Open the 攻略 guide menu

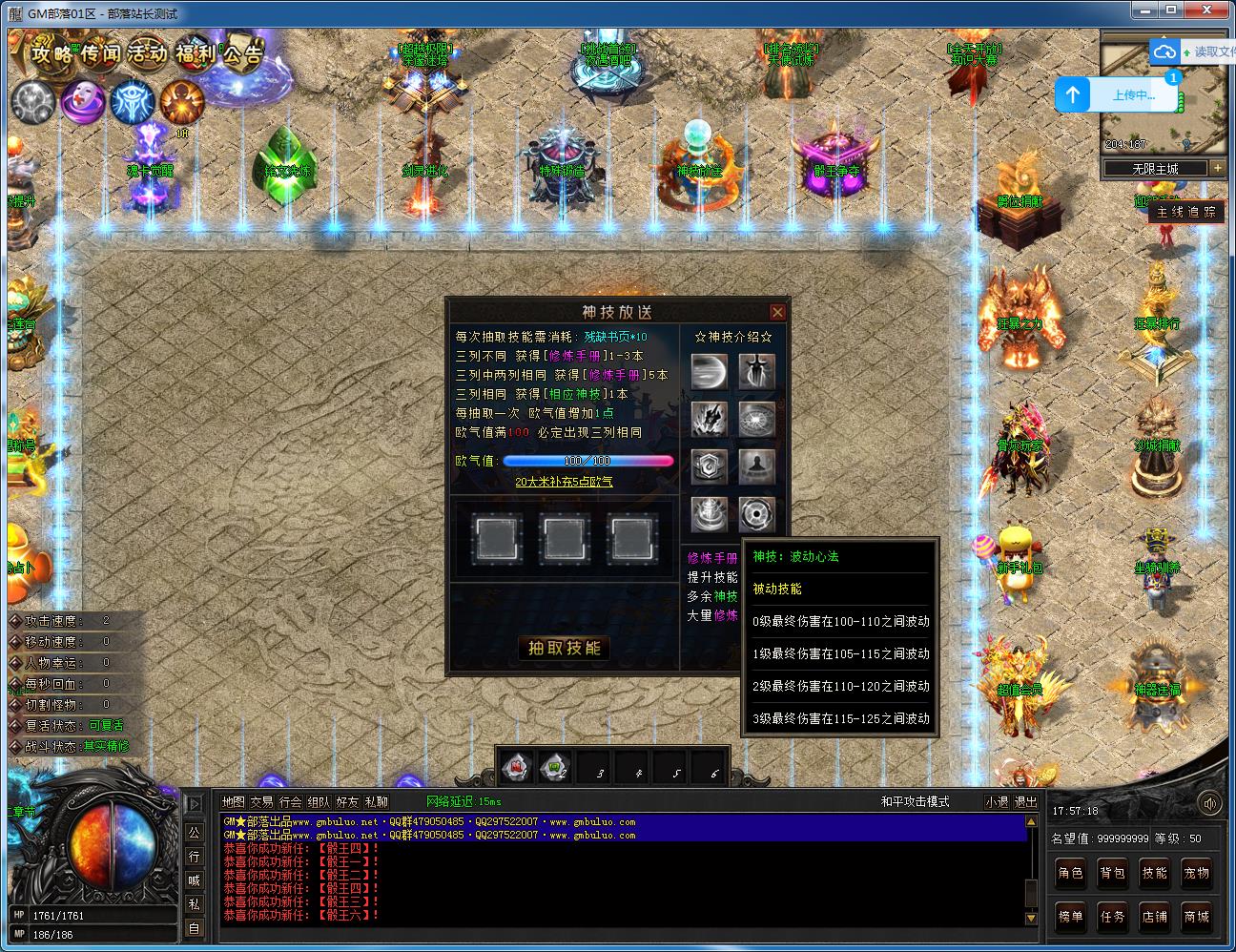tap(52, 53)
